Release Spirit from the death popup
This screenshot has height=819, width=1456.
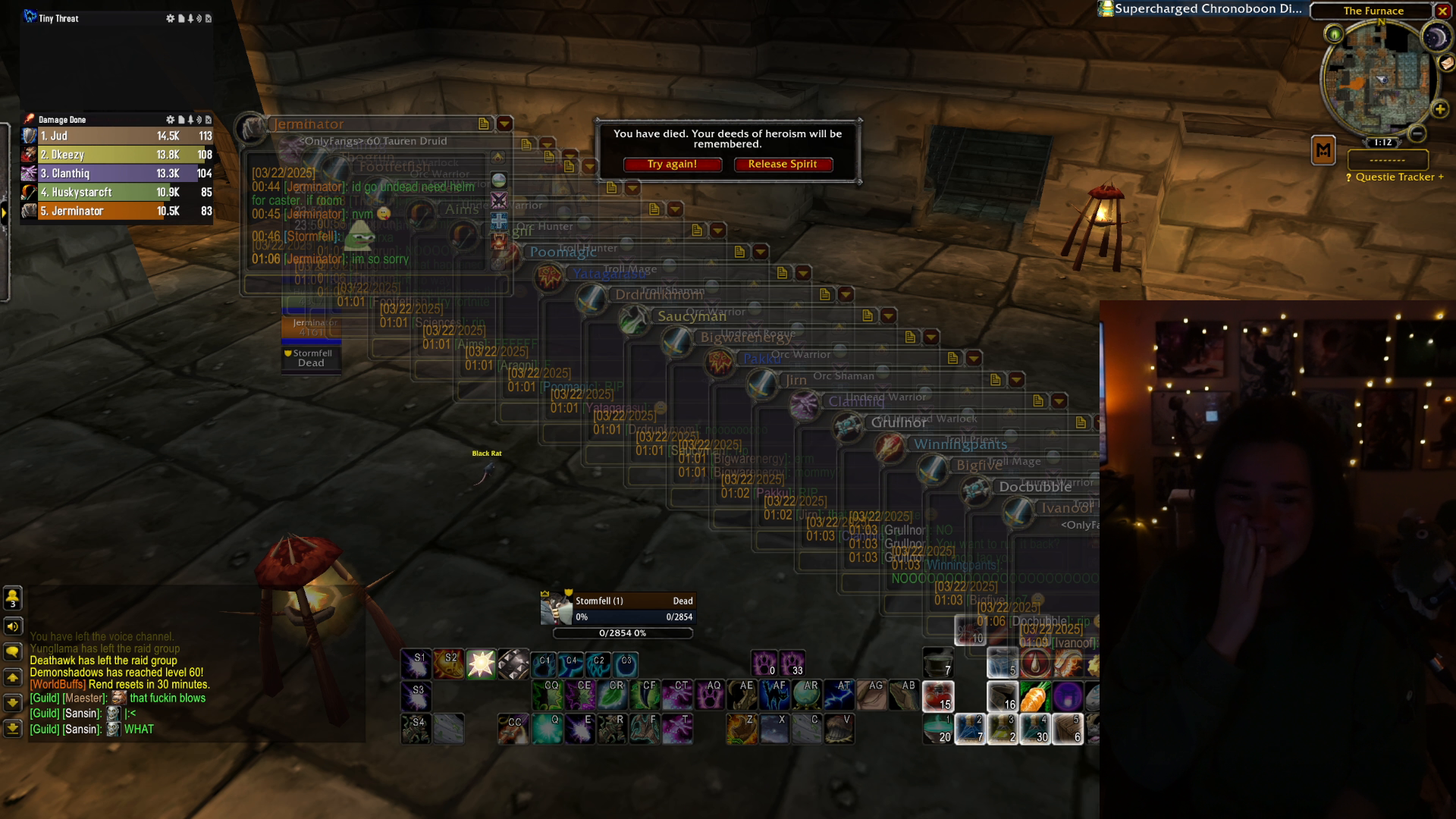tap(783, 165)
